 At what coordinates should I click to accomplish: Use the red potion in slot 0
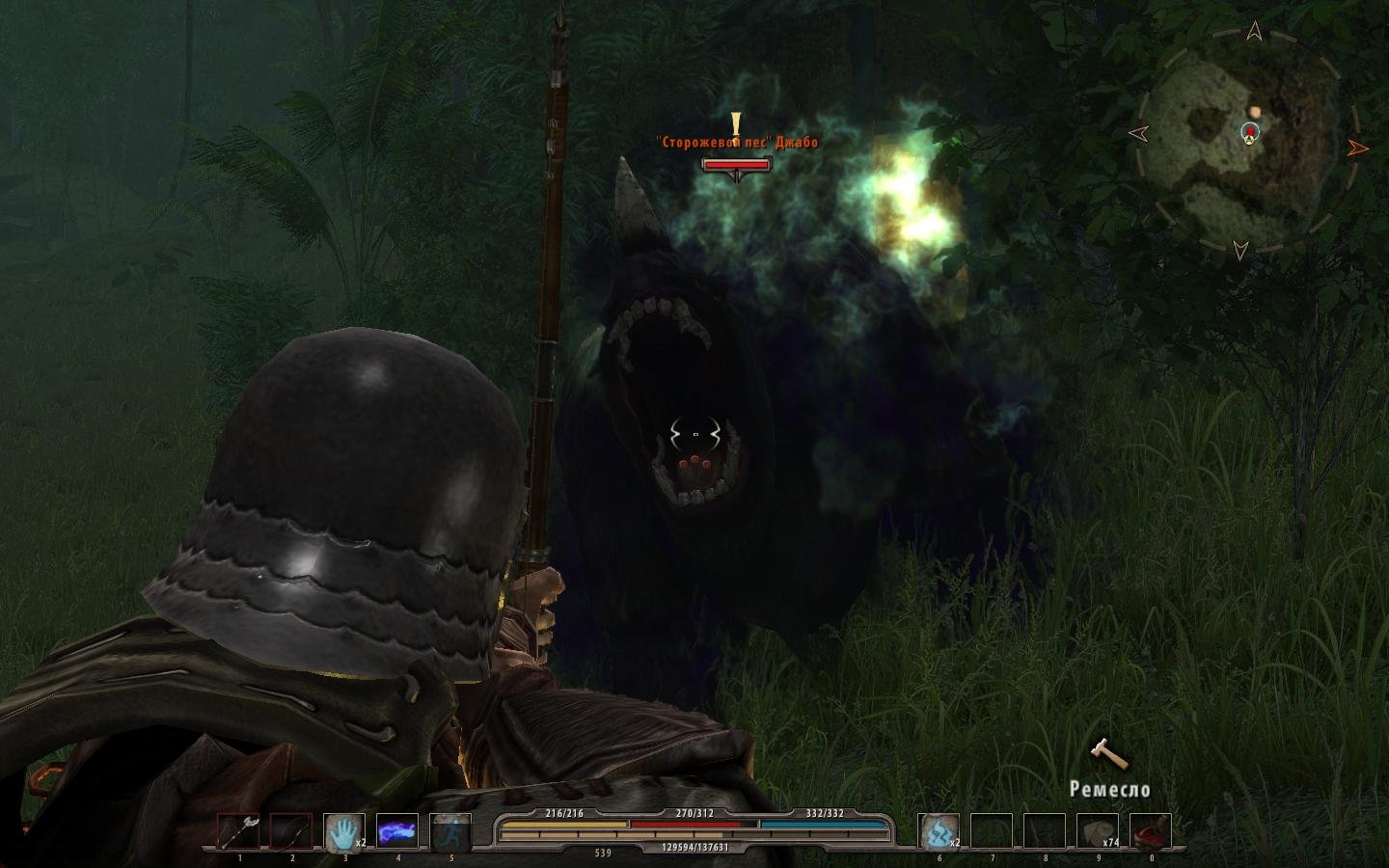pos(1151,831)
